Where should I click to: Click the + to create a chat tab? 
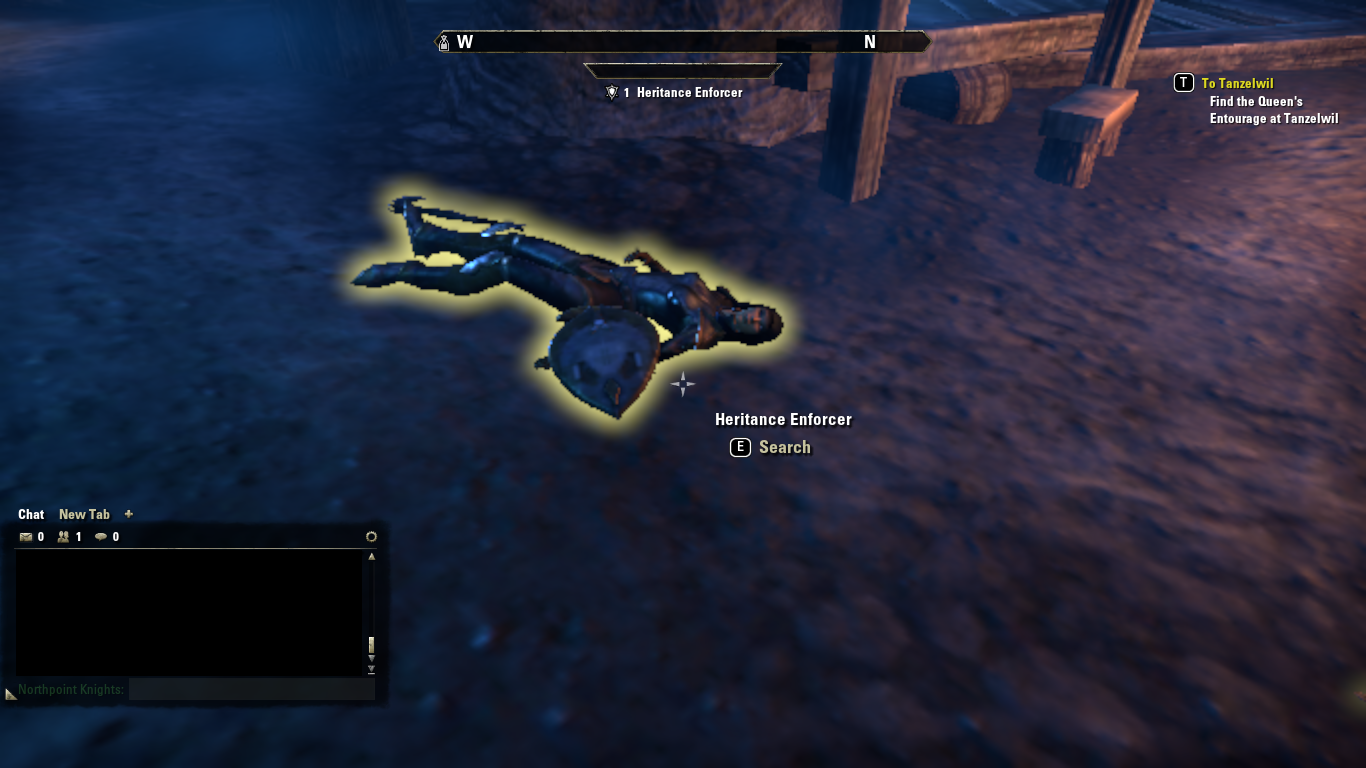pos(128,514)
